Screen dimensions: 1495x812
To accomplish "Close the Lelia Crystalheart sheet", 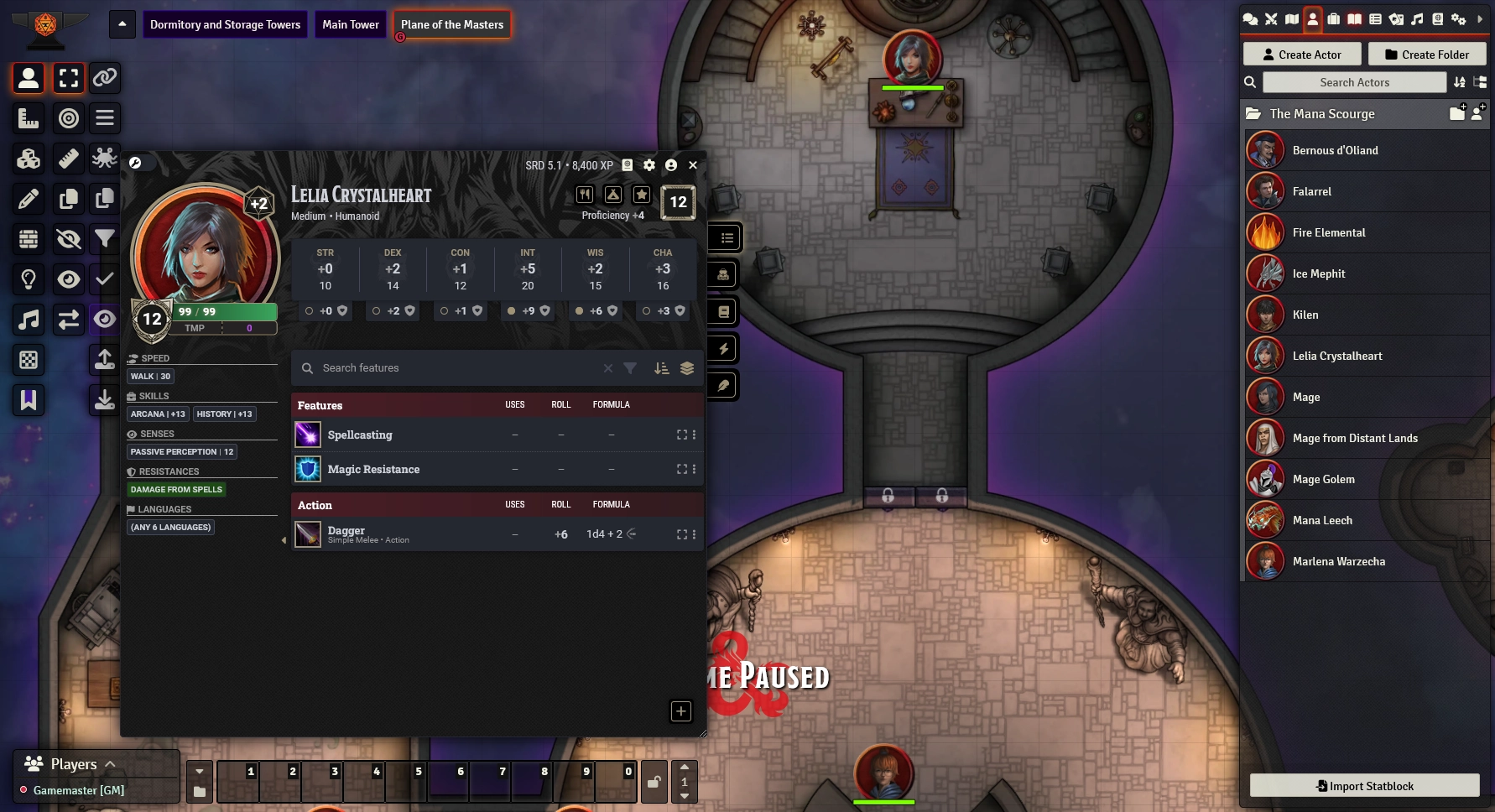I will coord(693,165).
